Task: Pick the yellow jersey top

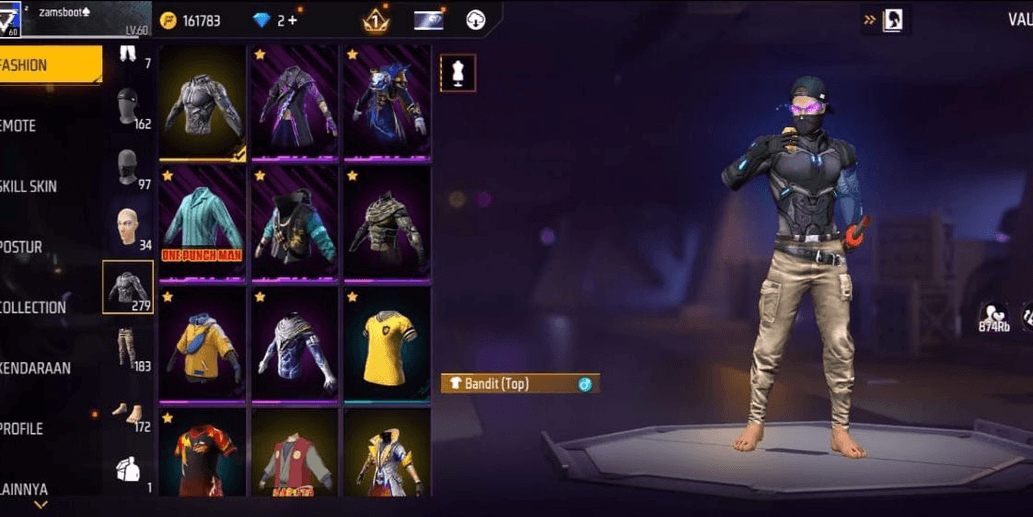Action: 387,345
